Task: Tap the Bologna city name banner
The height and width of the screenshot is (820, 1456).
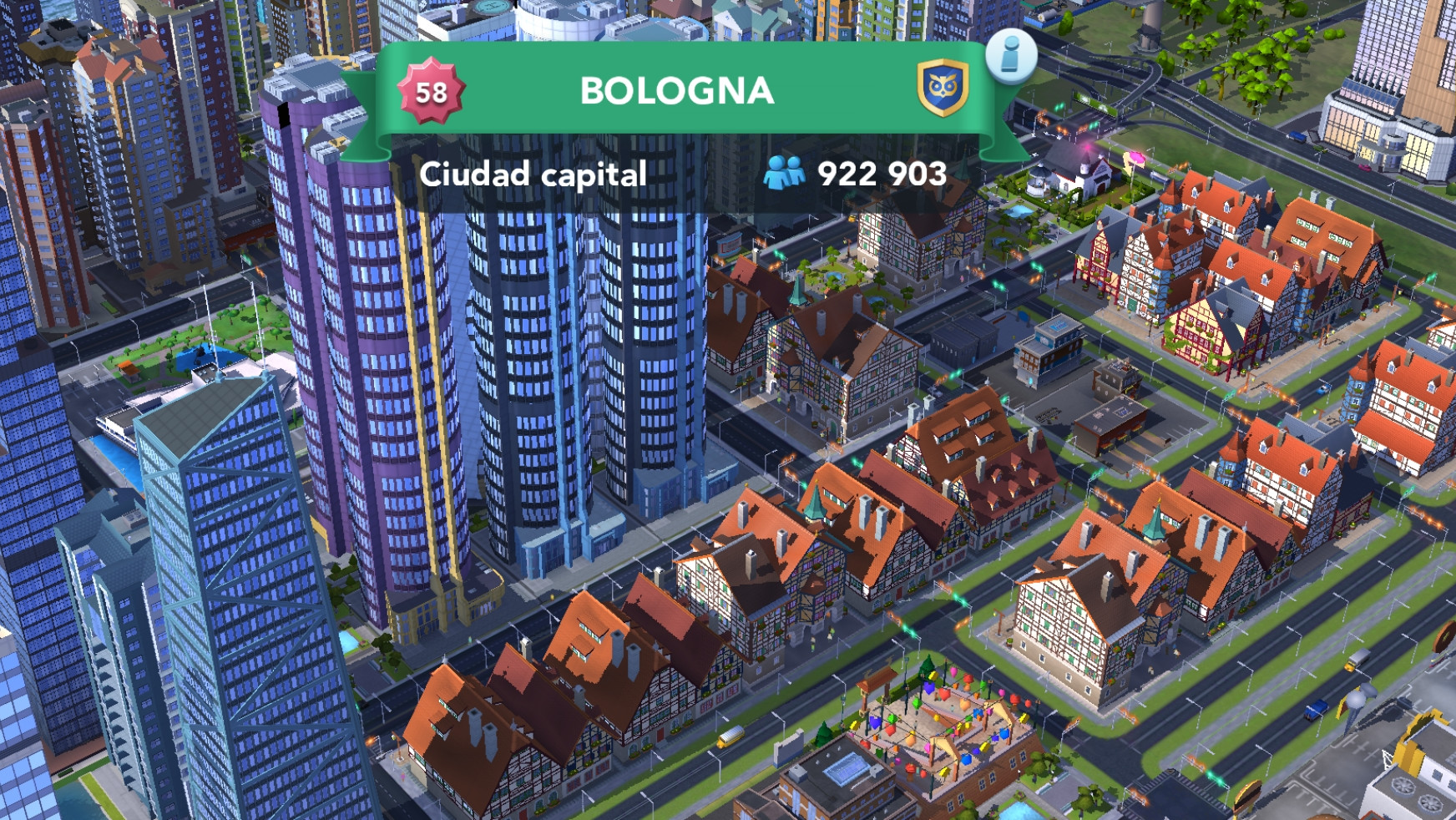Action: click(676, 91)
